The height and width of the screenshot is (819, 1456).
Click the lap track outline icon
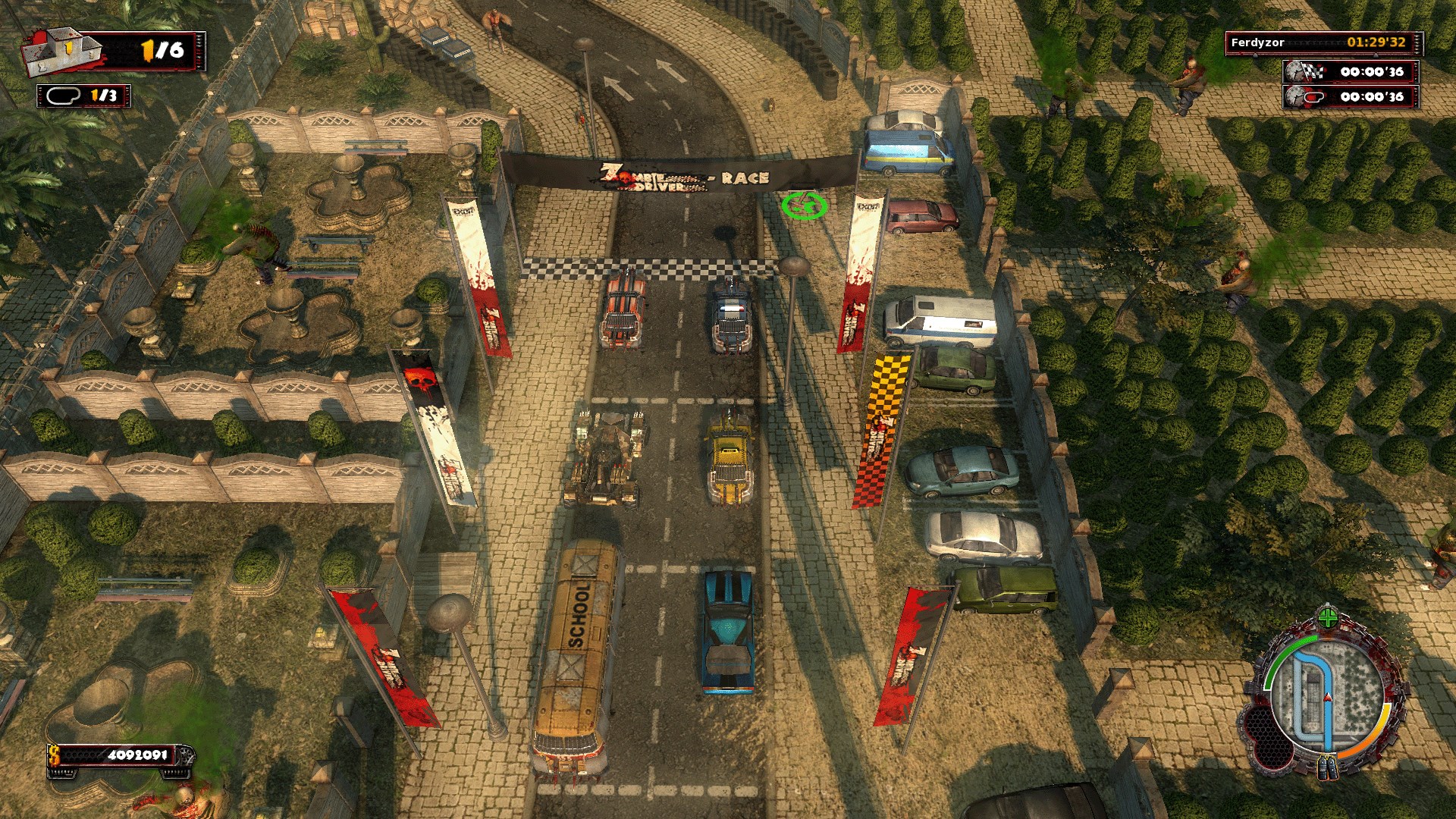coord(64,96)
